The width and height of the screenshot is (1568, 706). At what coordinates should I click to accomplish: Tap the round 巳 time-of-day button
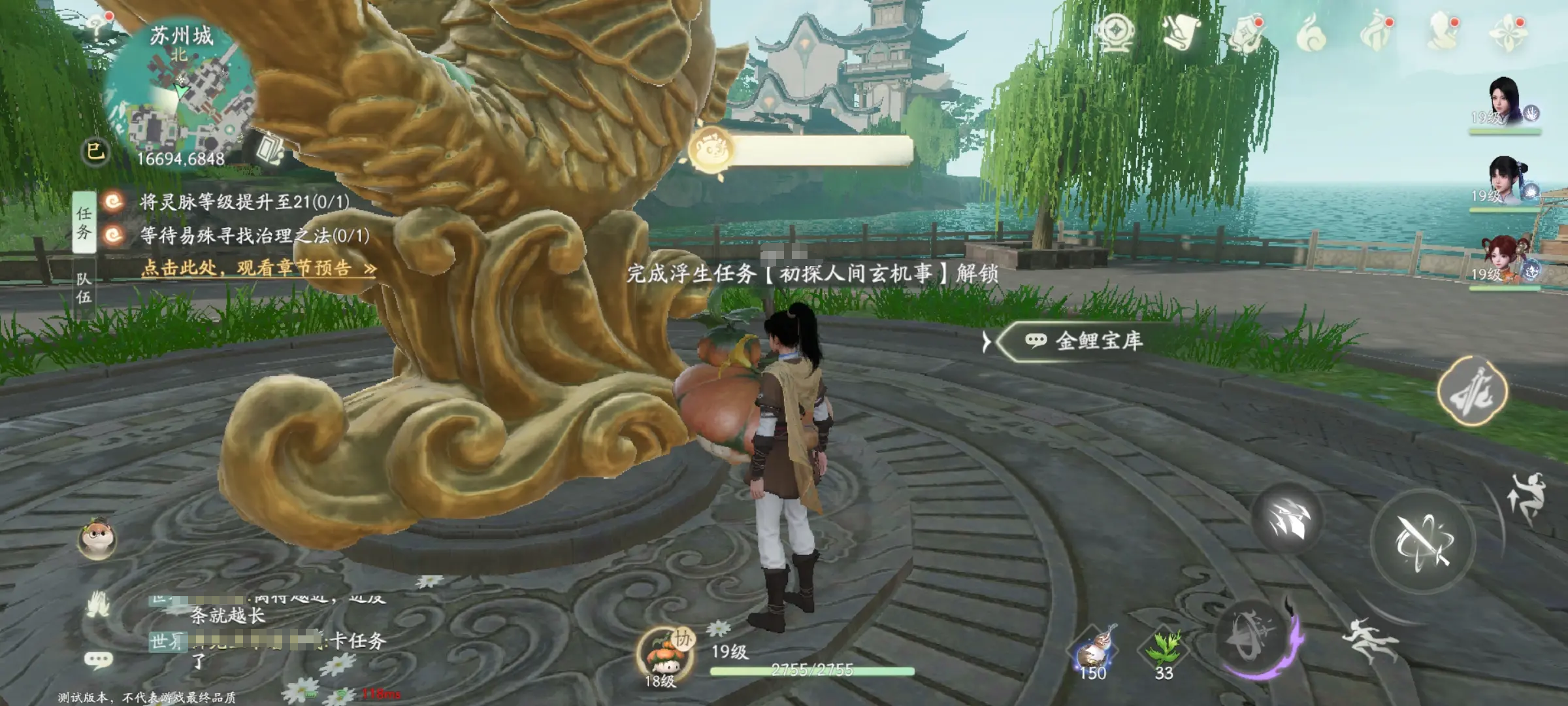point(95,152)
